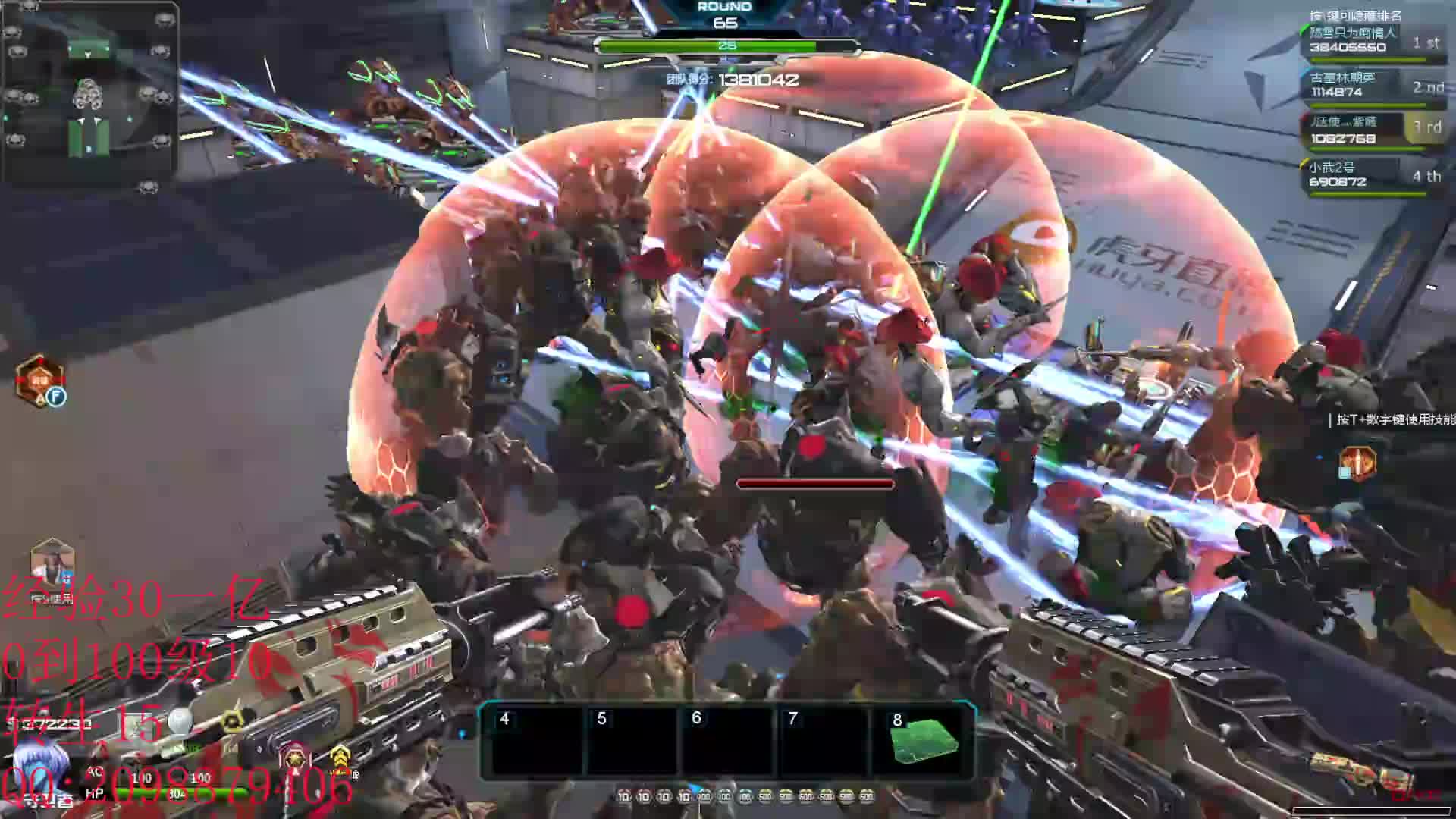
Task: Activate the orange hexagon hero skill icon
Action: pos(39,381)
